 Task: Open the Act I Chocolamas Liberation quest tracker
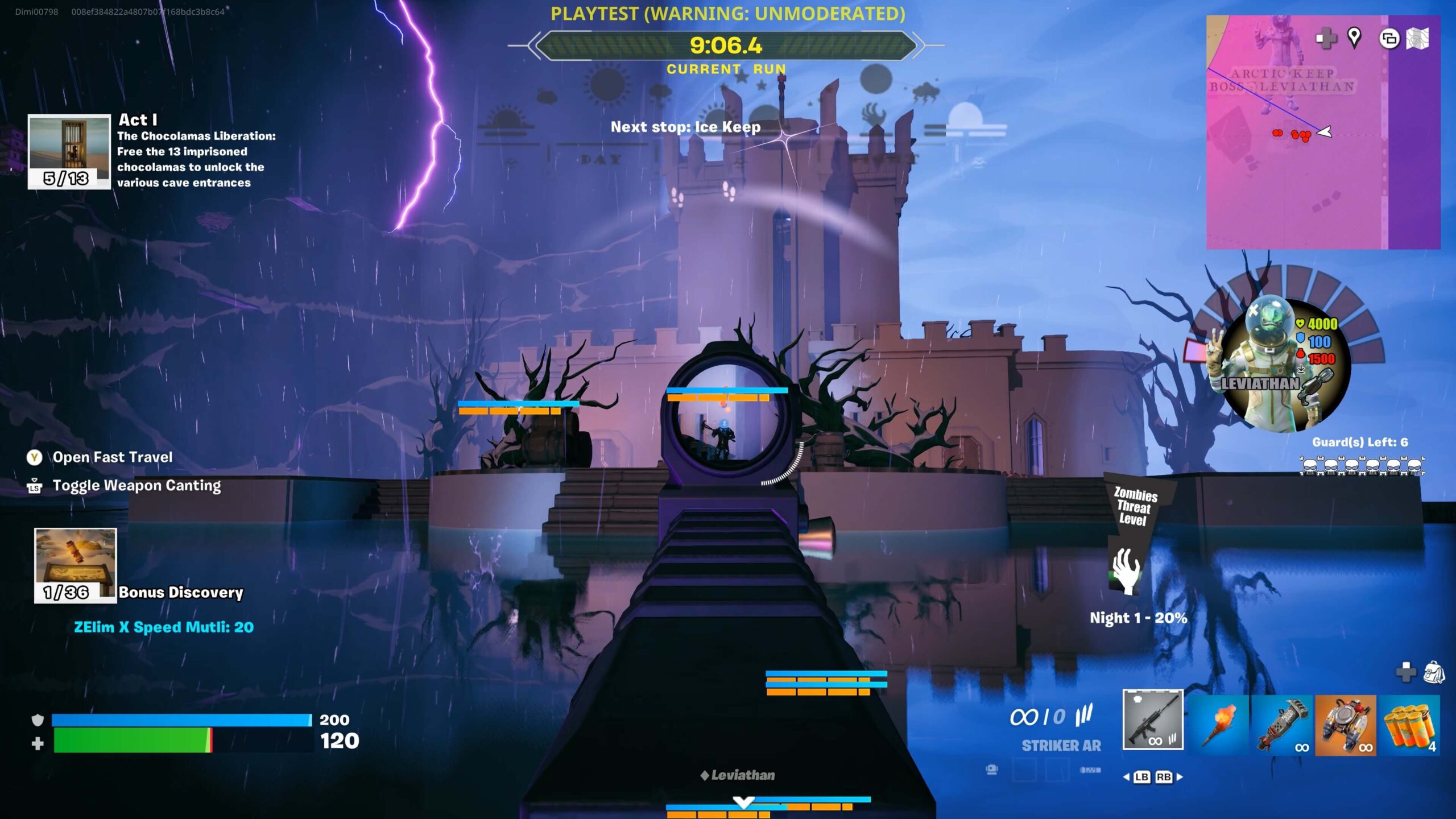point(69,151)
